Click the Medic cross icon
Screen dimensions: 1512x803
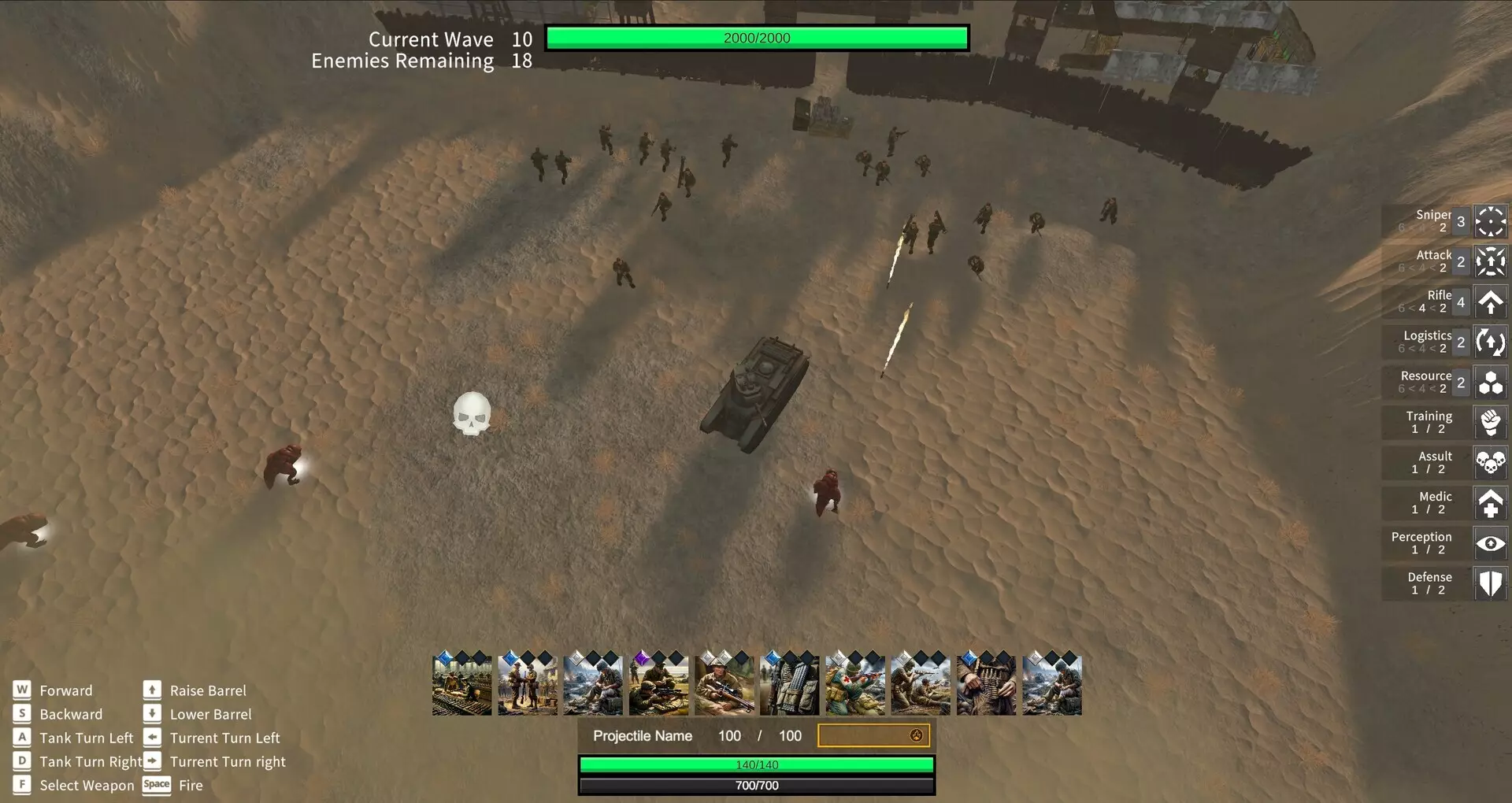(1491, 503)
